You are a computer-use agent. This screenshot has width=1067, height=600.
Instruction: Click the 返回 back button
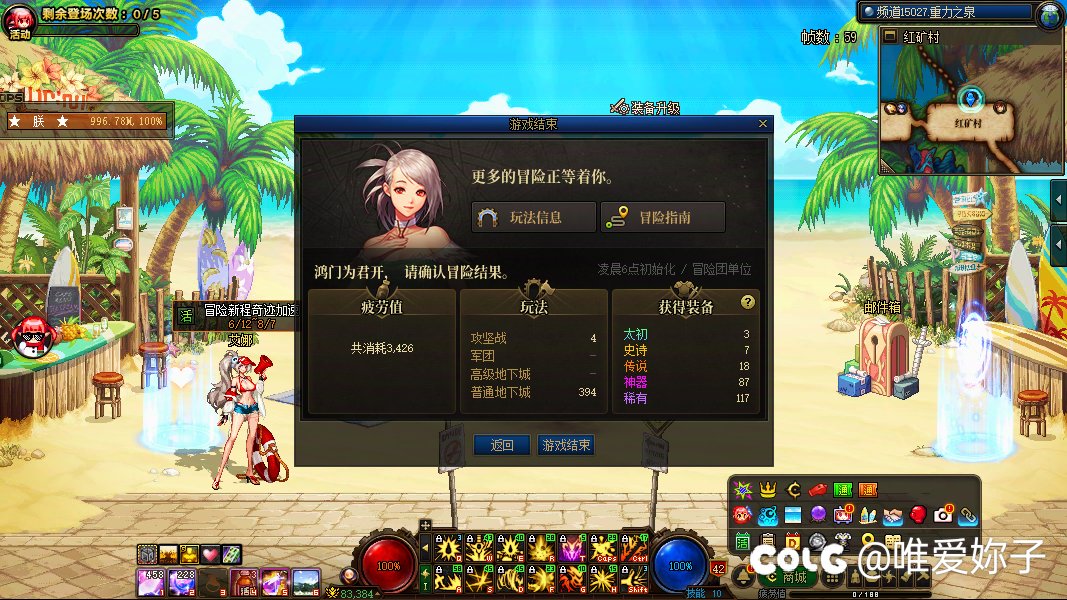(501, 445)
